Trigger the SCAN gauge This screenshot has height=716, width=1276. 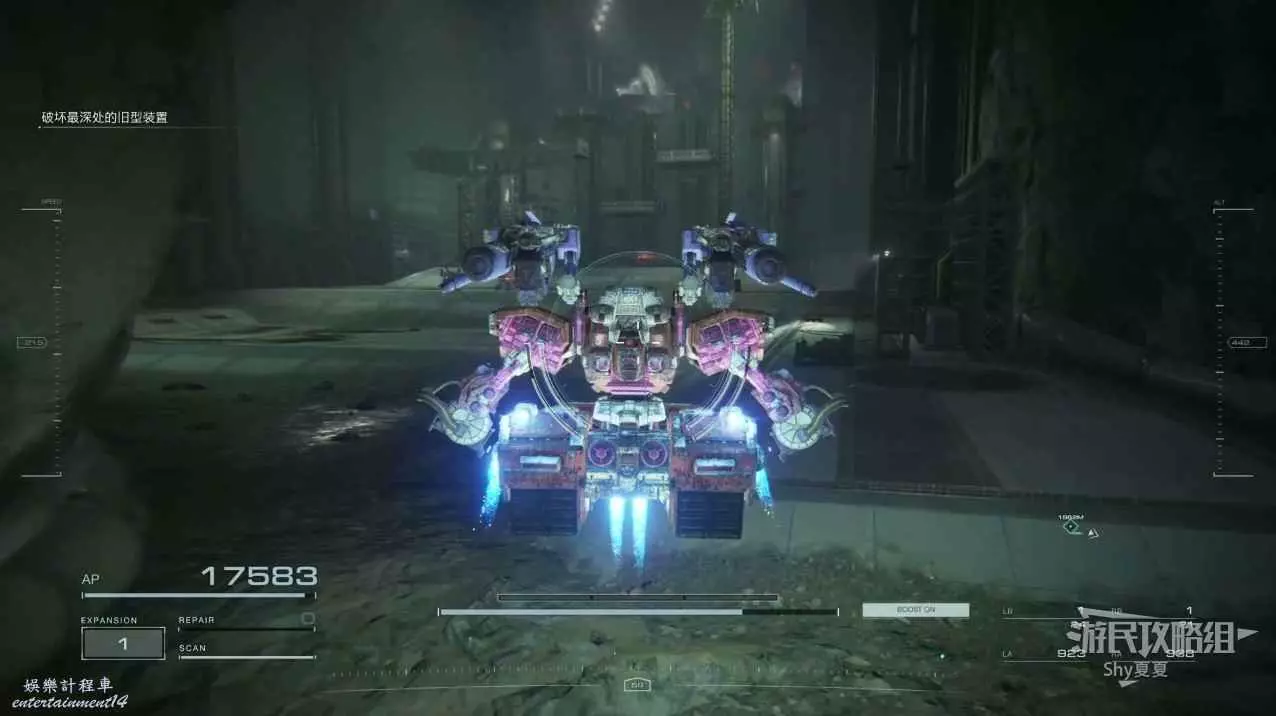click(x=246, y=650)
